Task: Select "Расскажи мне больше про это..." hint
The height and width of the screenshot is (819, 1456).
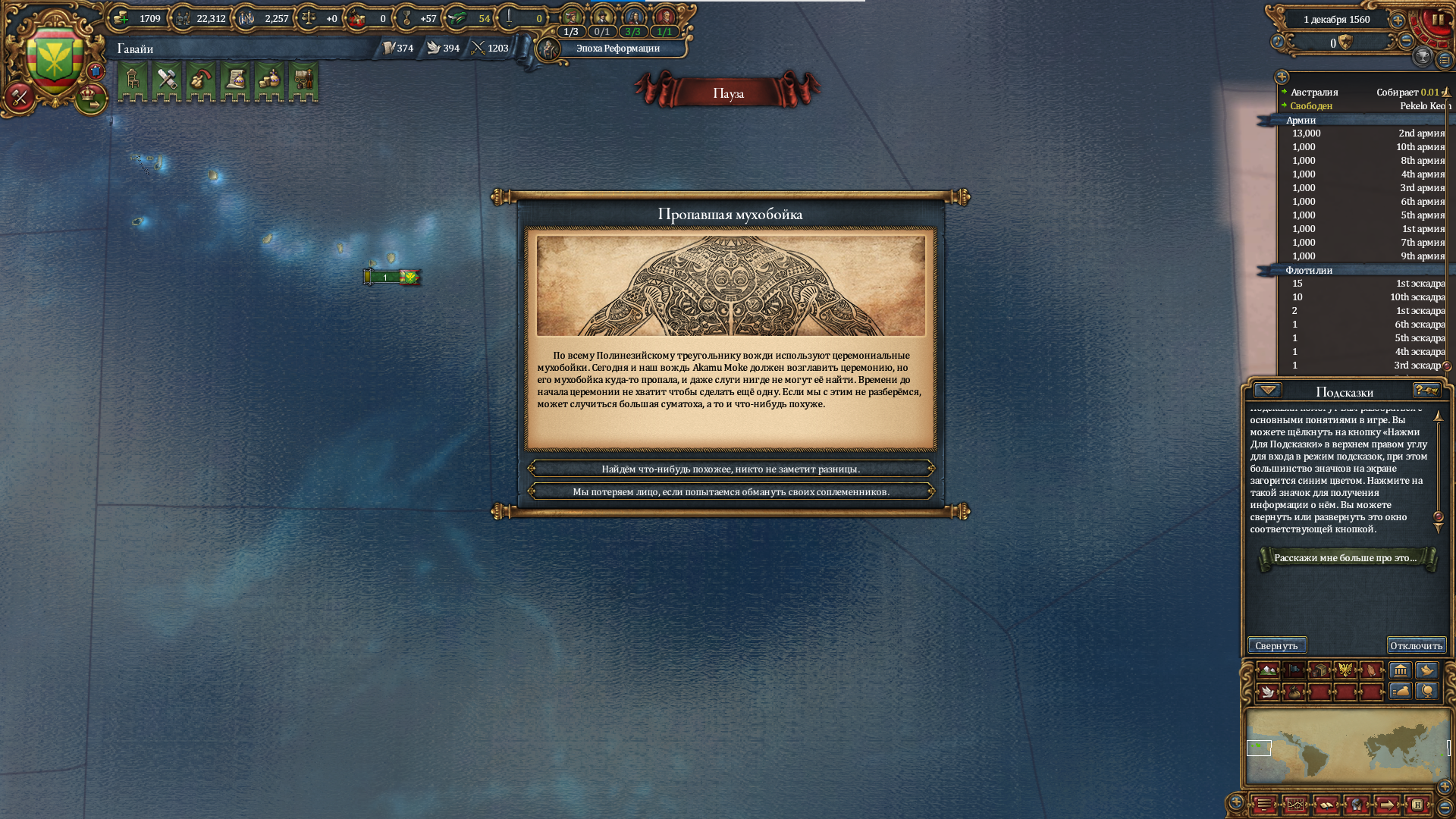Action: [1346, 558]
